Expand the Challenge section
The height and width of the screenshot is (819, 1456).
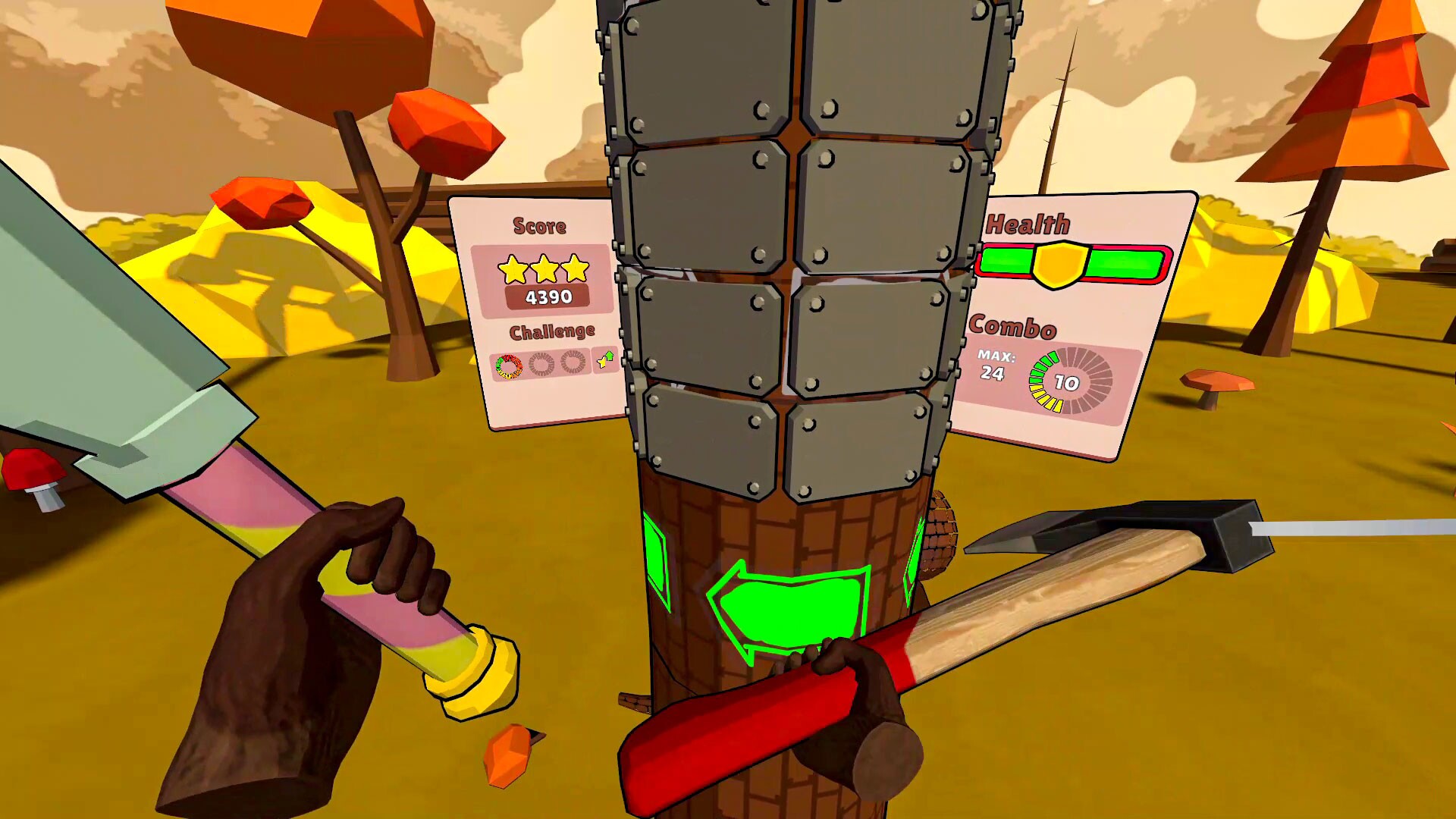tap(554, 331)
